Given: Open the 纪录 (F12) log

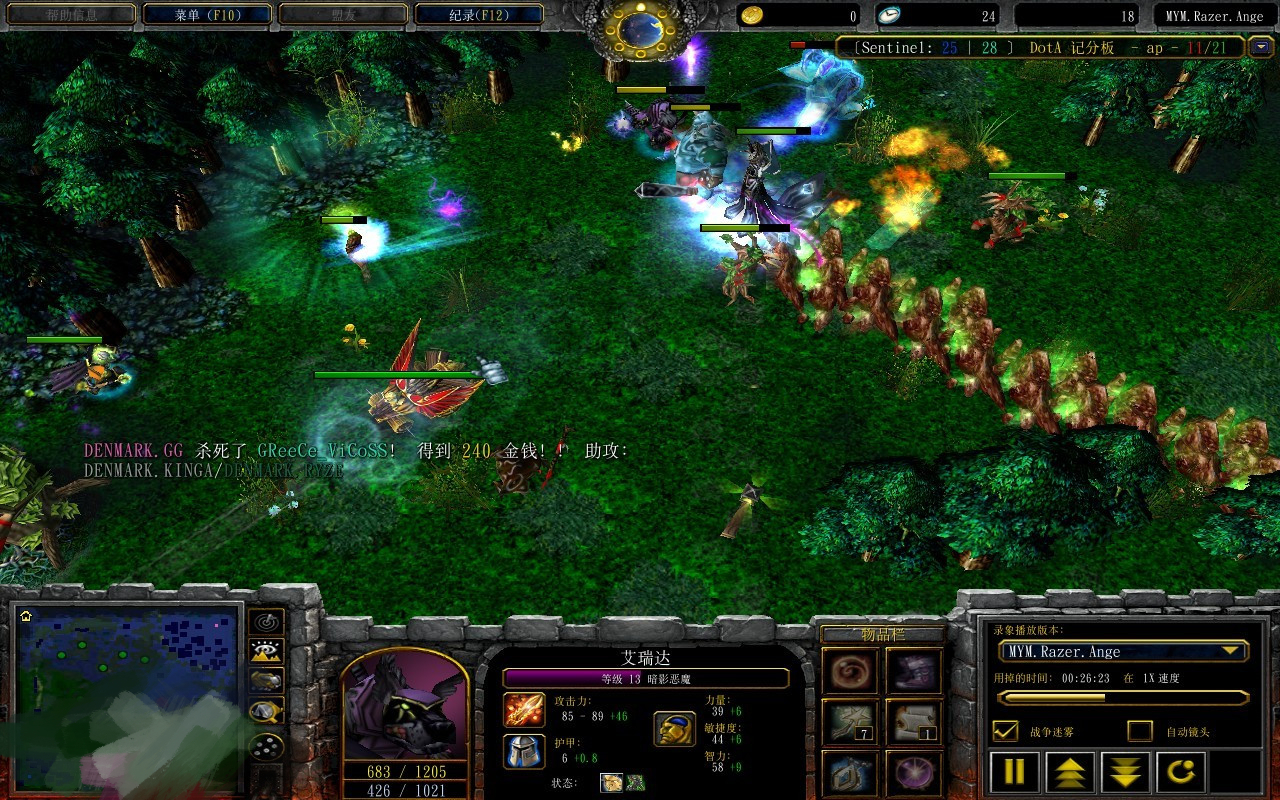Looking at the screenshot, I should (x=479, y=15).
